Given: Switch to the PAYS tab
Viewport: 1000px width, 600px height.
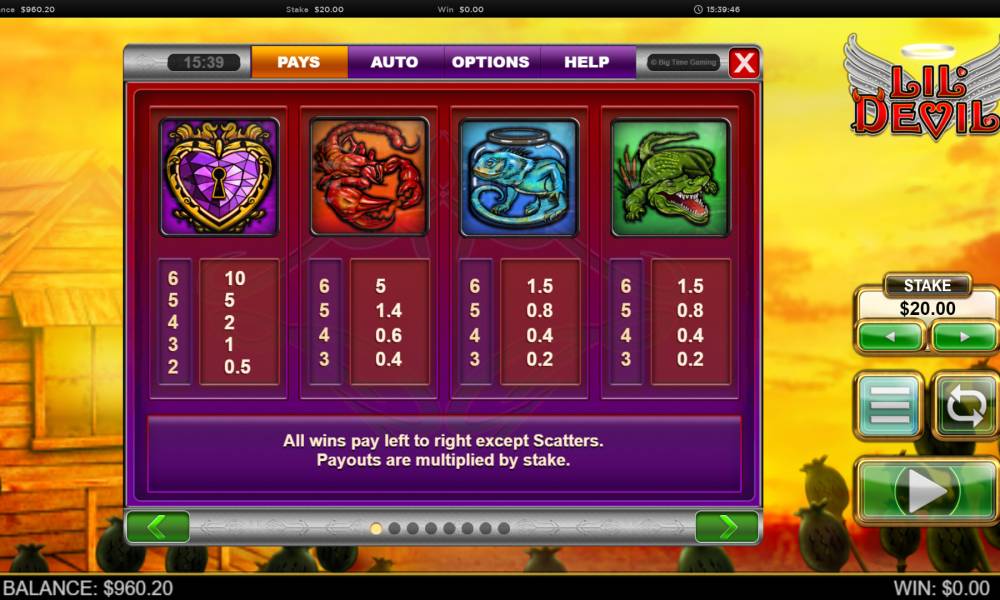Looking at the screenshot, I should point(299,62).
